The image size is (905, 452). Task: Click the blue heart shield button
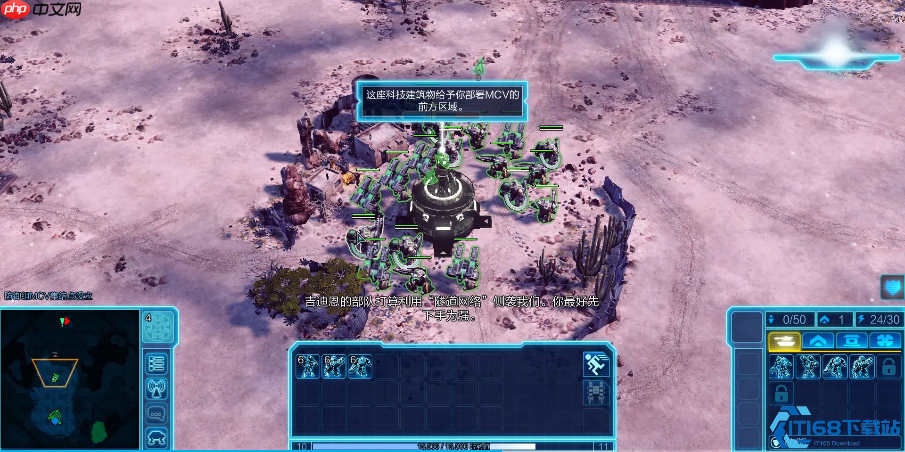coord(891,288)
